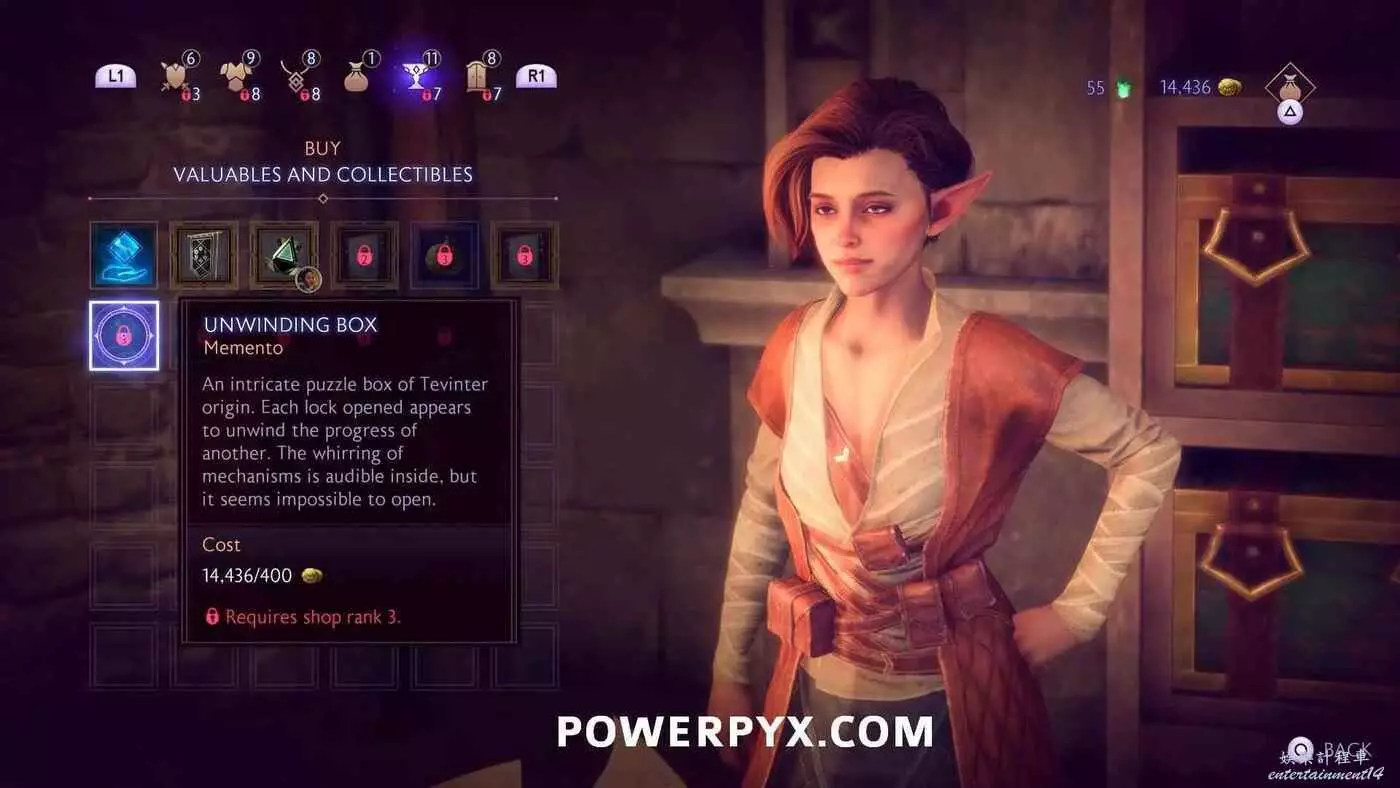Viewport: 1400px width, 788px height.
Task: Select the green crystal shard item
Action: (284, 256)
